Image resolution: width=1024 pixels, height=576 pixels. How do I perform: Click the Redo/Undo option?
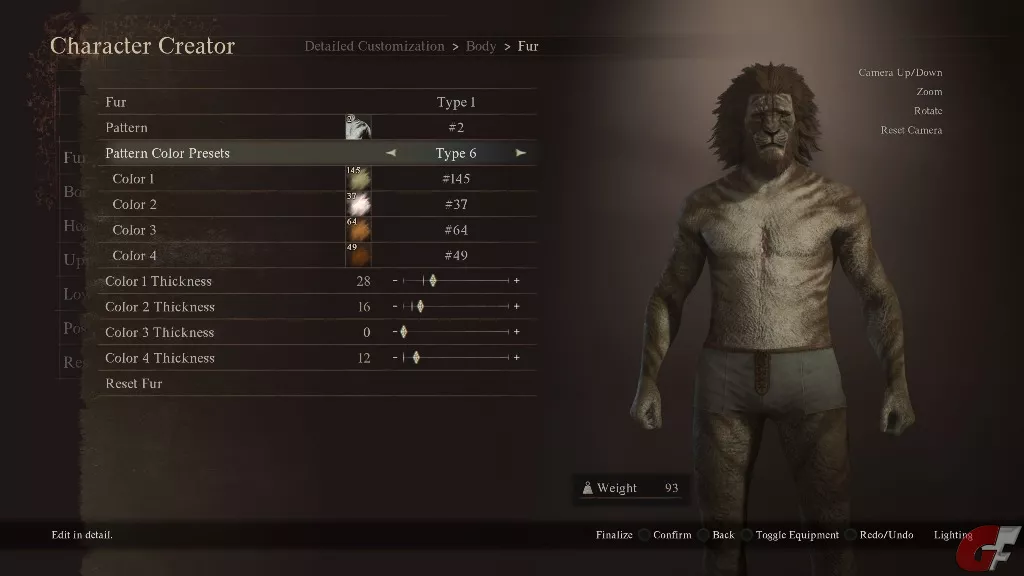[x=886, y=535]
